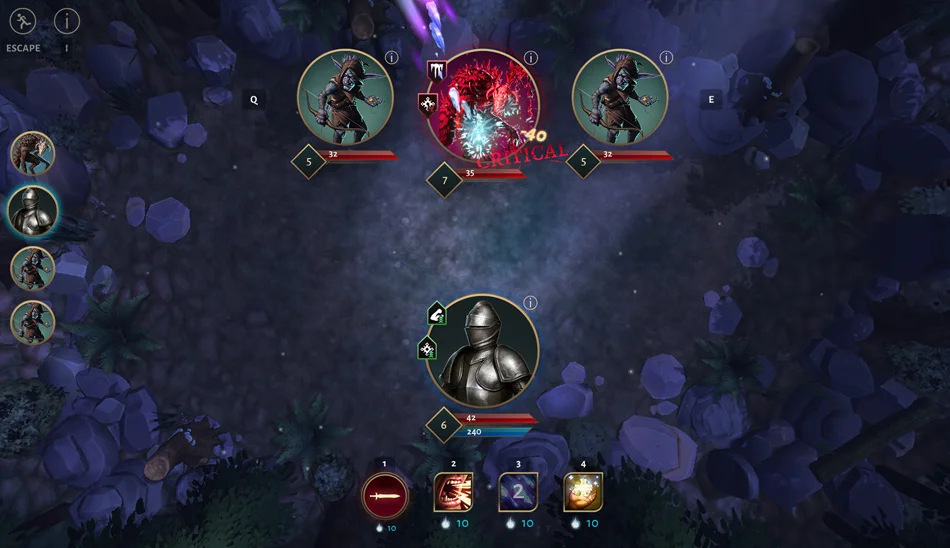This screenshot has width=950, height=548.
Task: Activate the screaming mouth shout ability
Action: tap(453, 492)
